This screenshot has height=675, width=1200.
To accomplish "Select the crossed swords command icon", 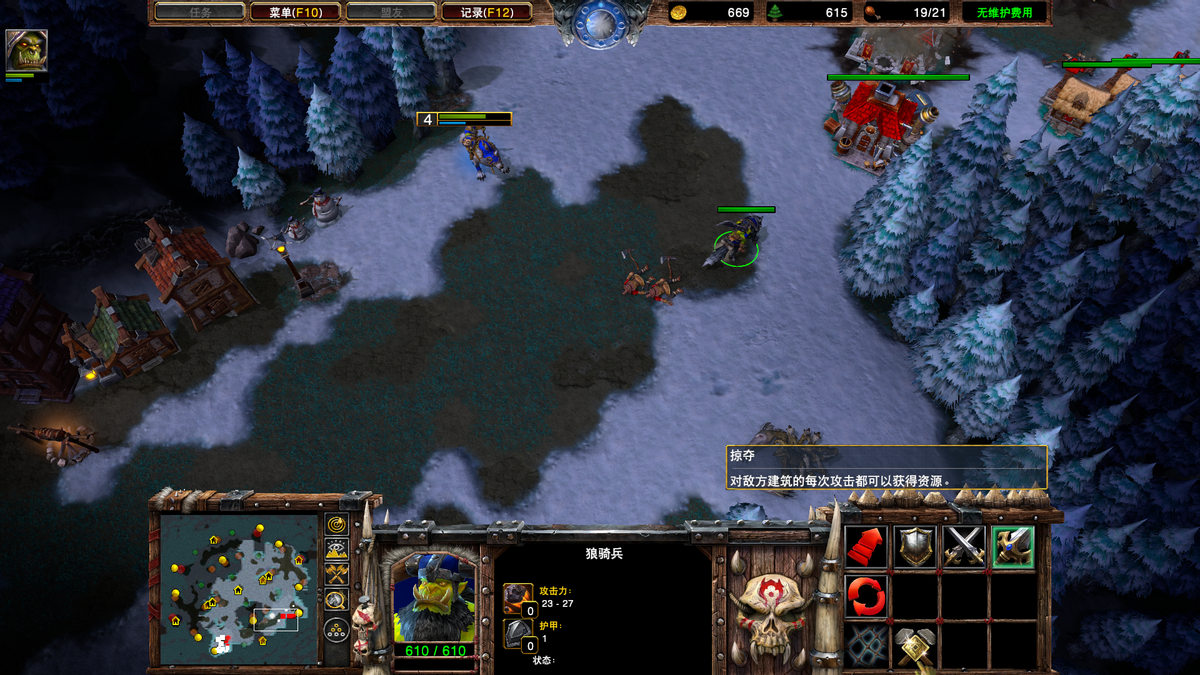I will coord(964,547).
